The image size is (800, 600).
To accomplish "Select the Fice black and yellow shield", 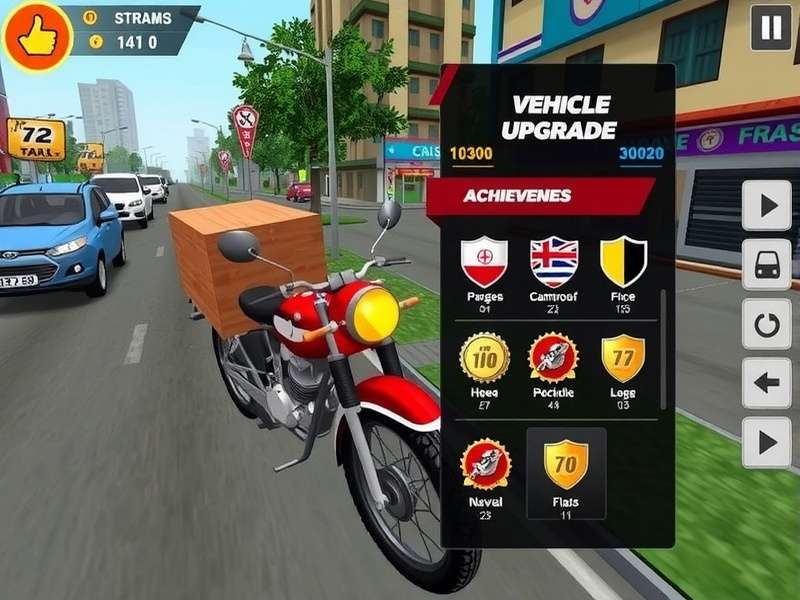I will (623, 262).
